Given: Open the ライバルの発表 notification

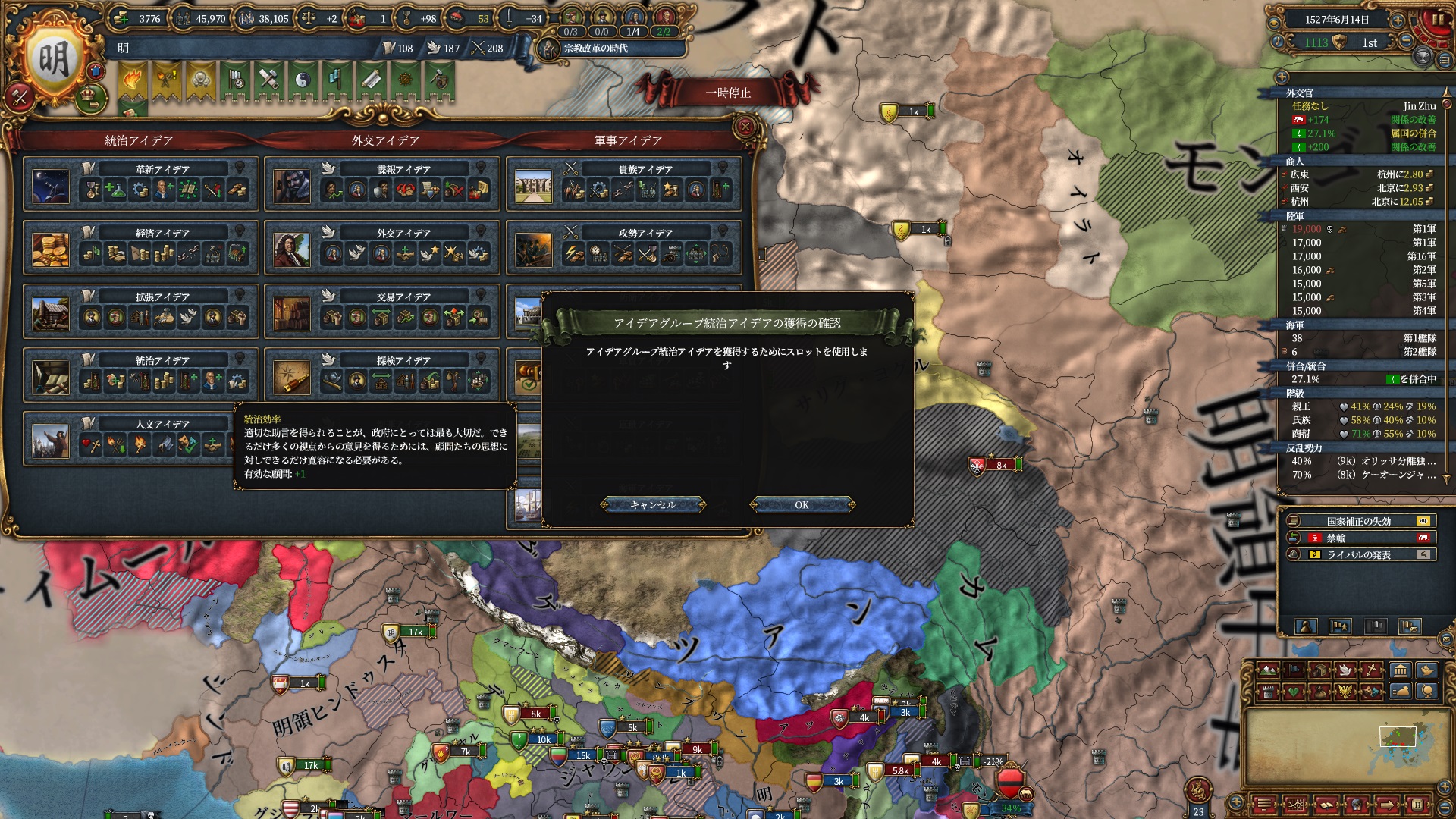Looking at the screenshot, I should tap(1359, 555).
